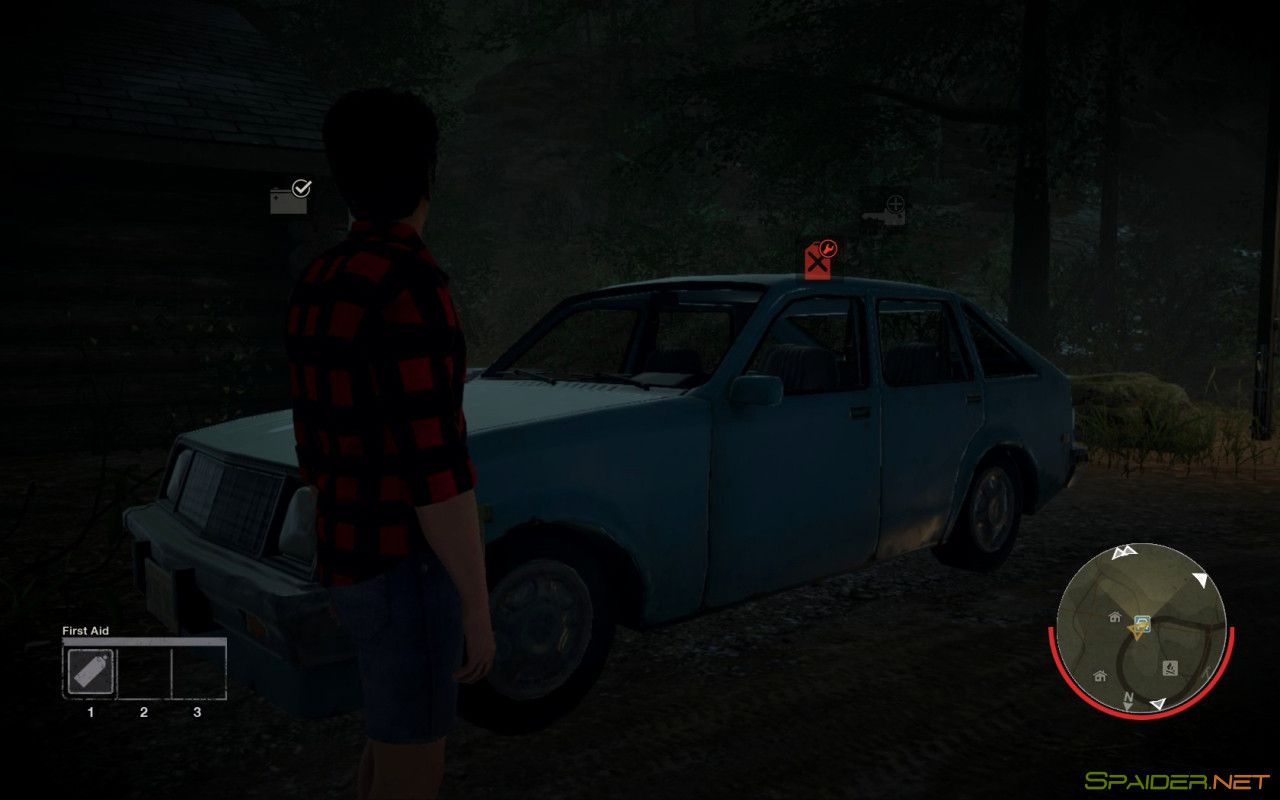Click the boat icon on the minimap

1170,668
